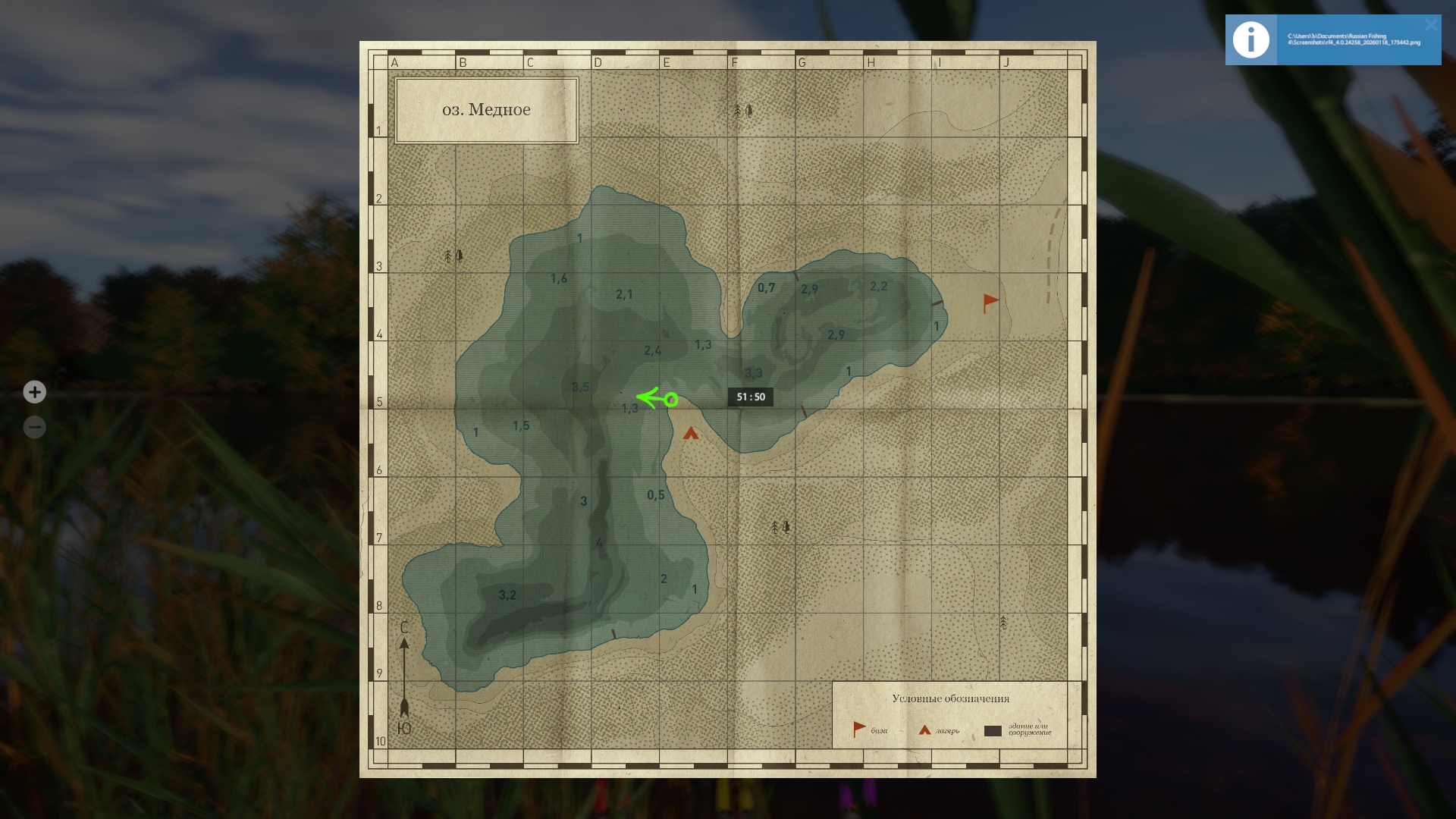This screenshot has width=1456, height=819.
Task: Open the screenshot notification info icon
Action: [1250, 40]
